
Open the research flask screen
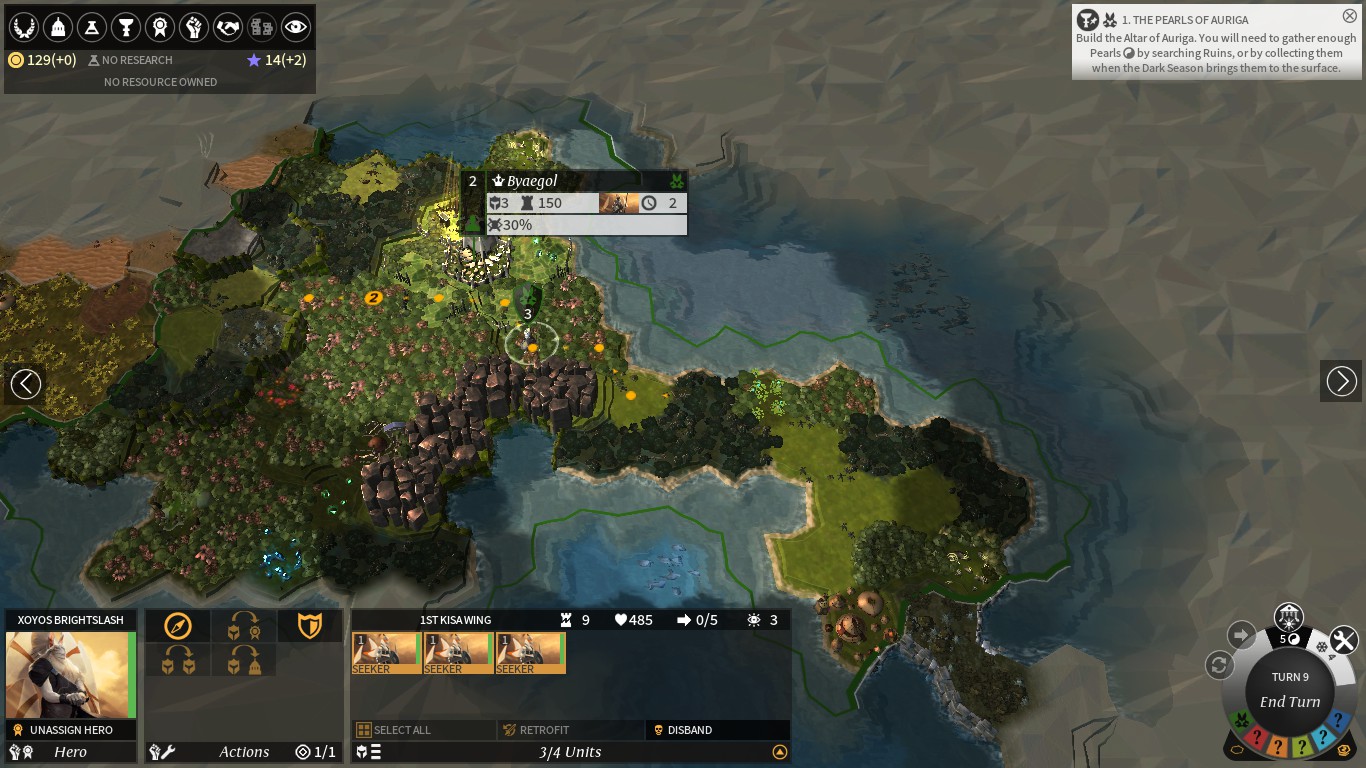(x=92, y=27)
